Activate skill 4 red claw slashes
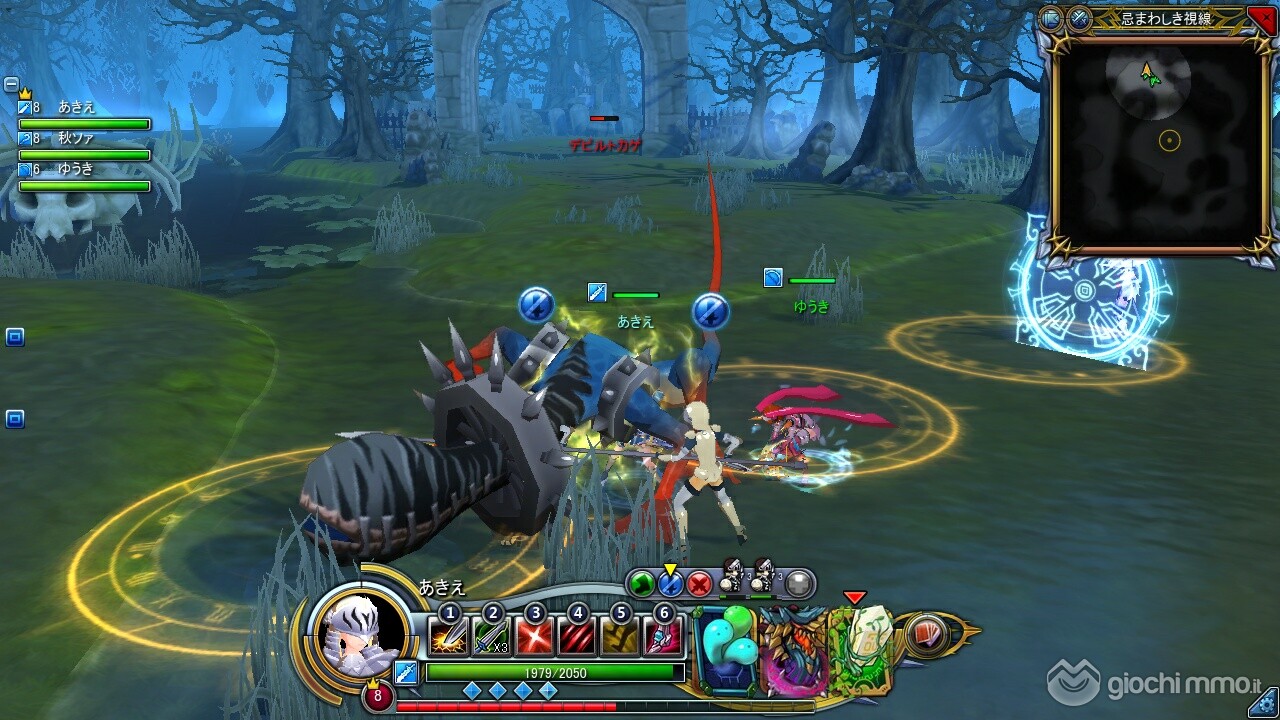The image size is (1280, 720). pos(577,636)
